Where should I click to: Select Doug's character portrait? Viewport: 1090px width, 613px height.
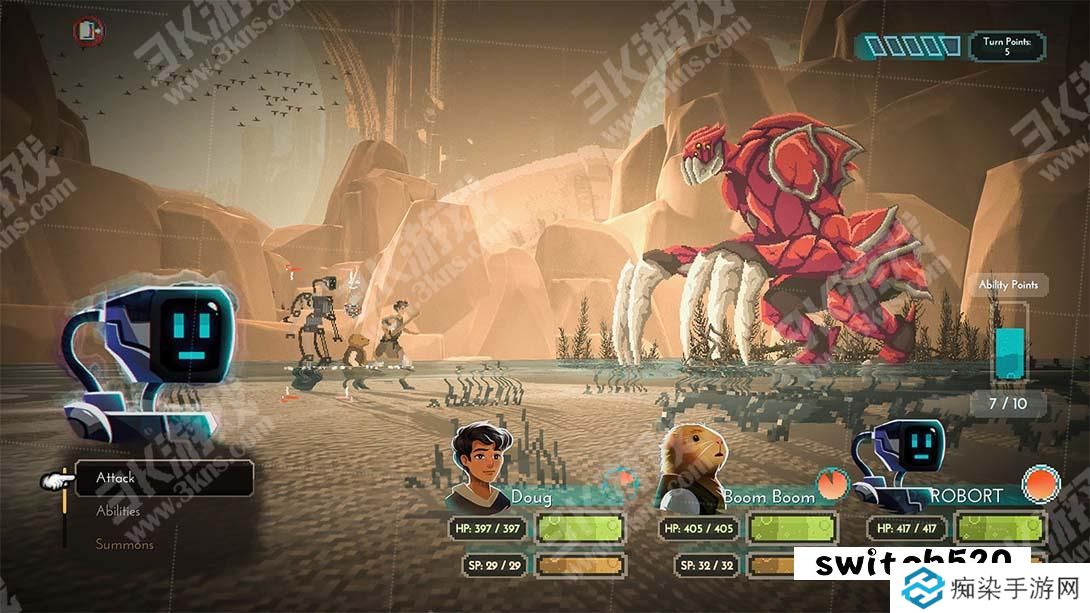tap(479, 463)
